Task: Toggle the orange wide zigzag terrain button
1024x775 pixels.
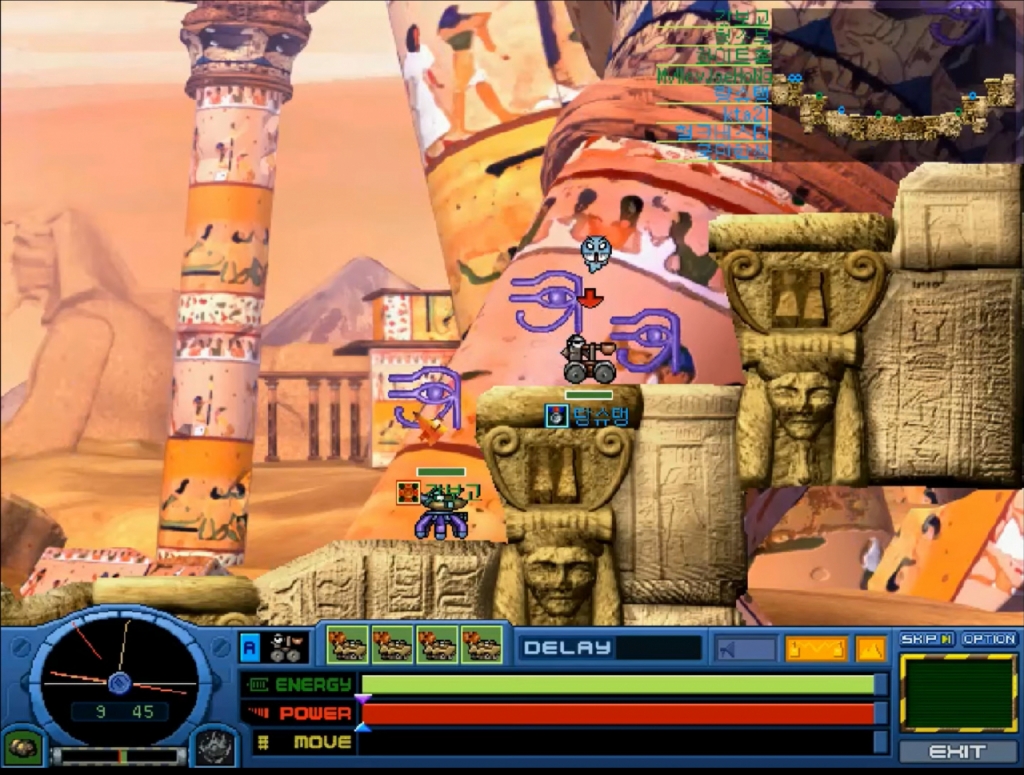Action: [x=816, y=649]
